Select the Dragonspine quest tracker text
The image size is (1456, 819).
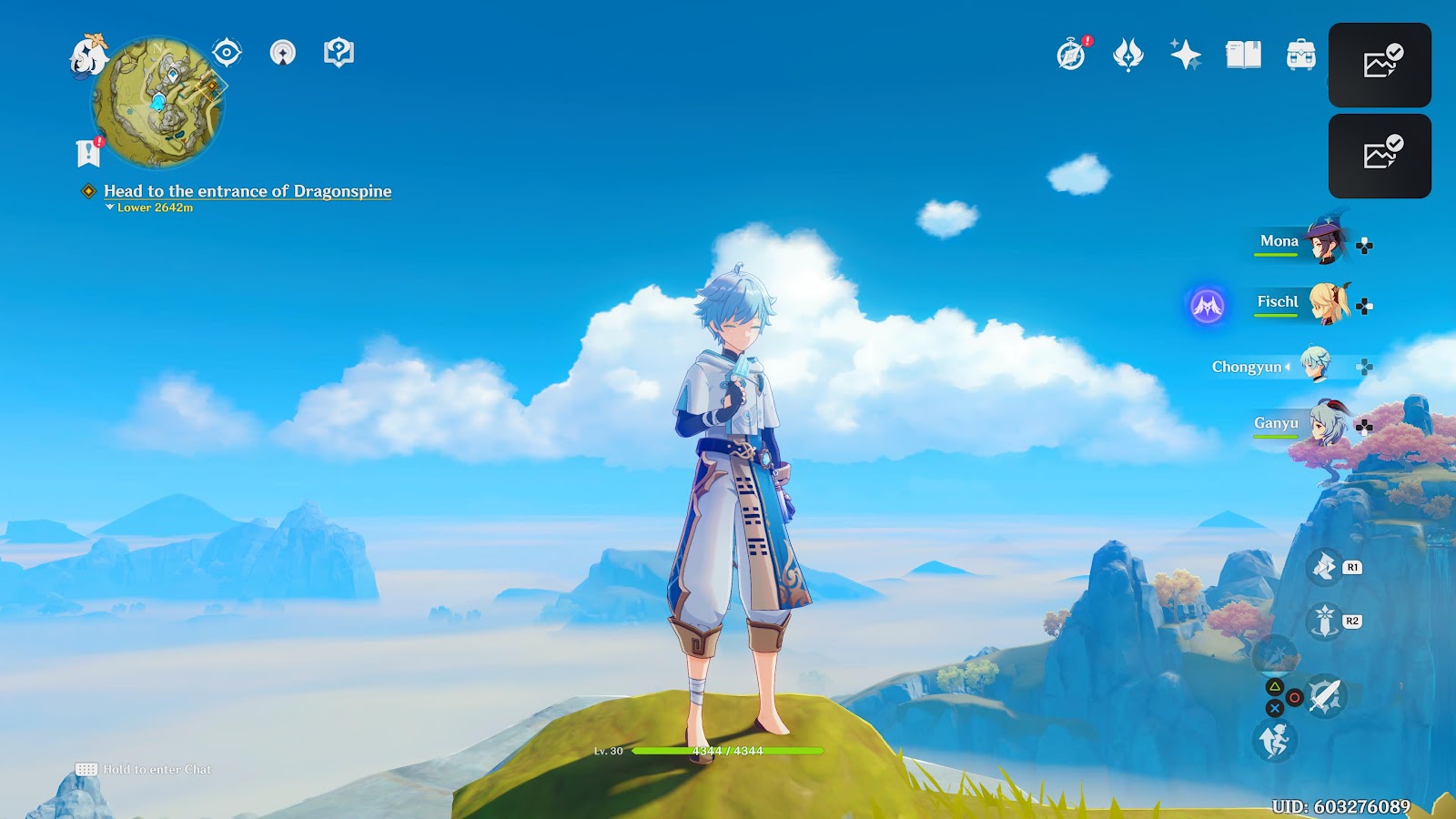tap(248, 191)
